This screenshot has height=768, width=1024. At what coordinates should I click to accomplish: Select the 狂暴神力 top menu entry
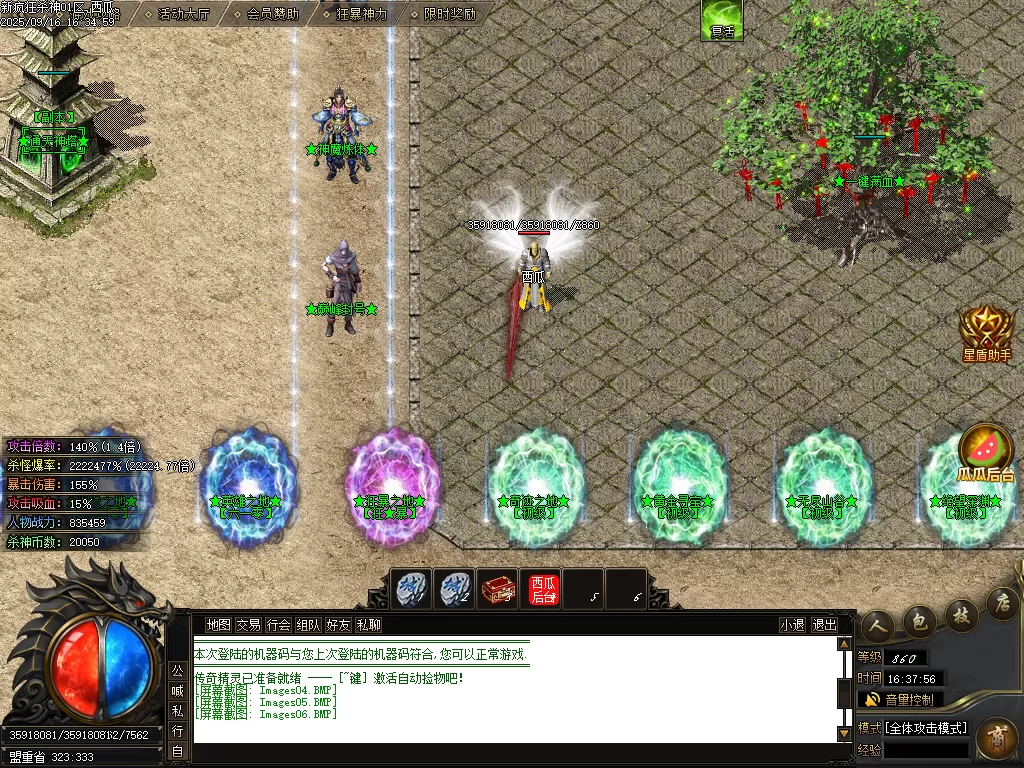(x=353, y=14)
